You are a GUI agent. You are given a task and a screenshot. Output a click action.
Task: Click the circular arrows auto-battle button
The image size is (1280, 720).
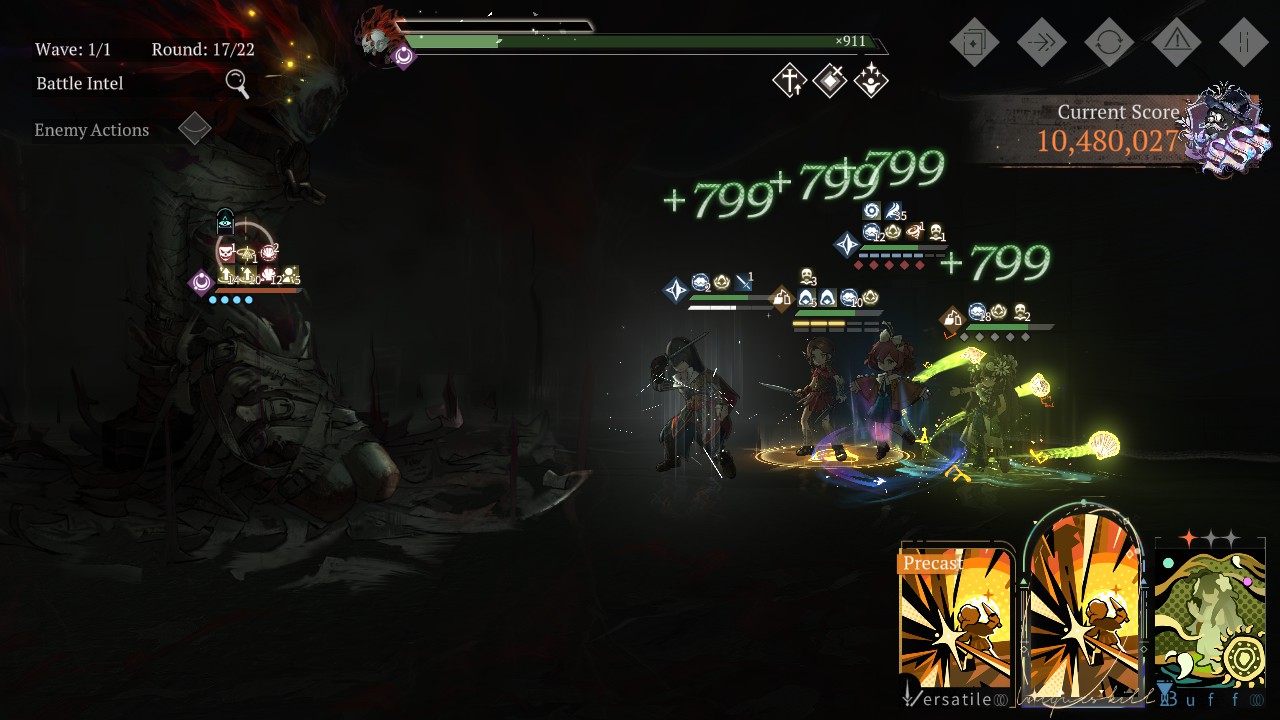click(x=1109, y=42)
